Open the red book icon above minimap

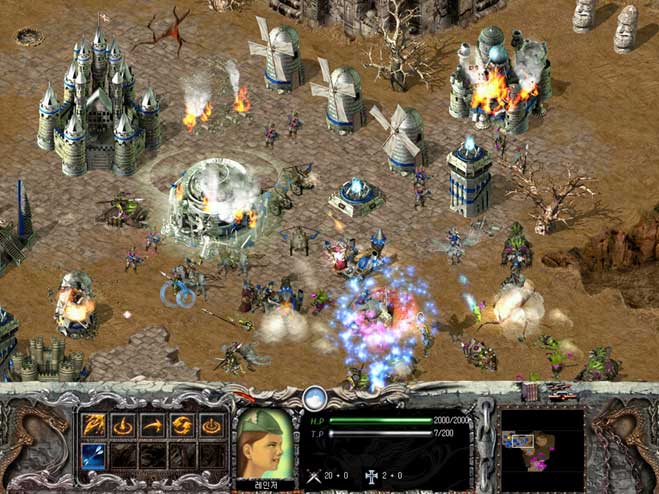(530, 394)
